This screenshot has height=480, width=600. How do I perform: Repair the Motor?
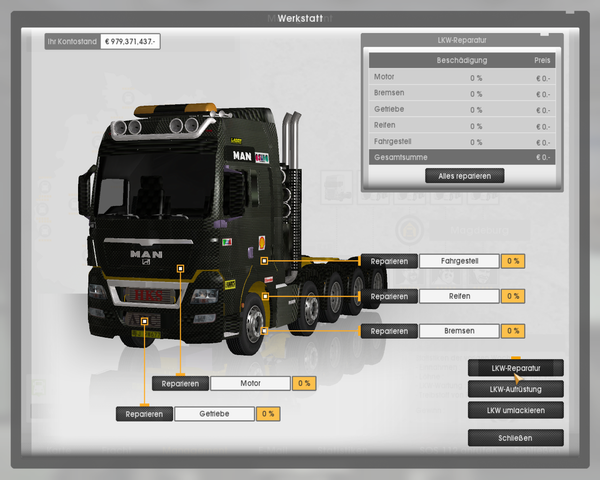point(180,383)
